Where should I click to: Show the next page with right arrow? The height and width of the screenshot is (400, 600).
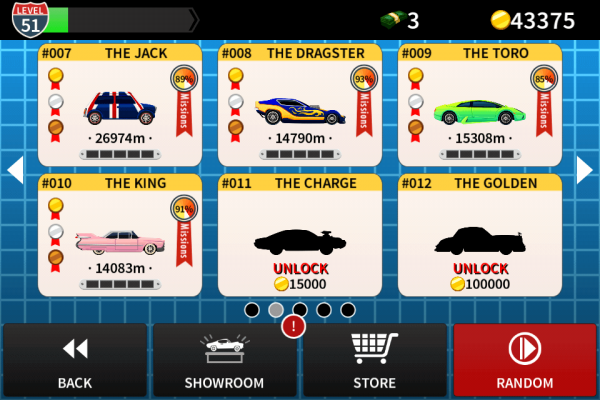[x=584, y=170]
